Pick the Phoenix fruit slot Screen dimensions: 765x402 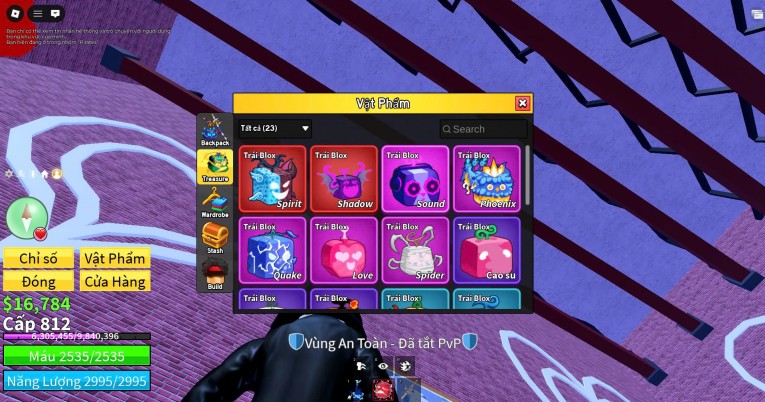click(x=486, y=179)
